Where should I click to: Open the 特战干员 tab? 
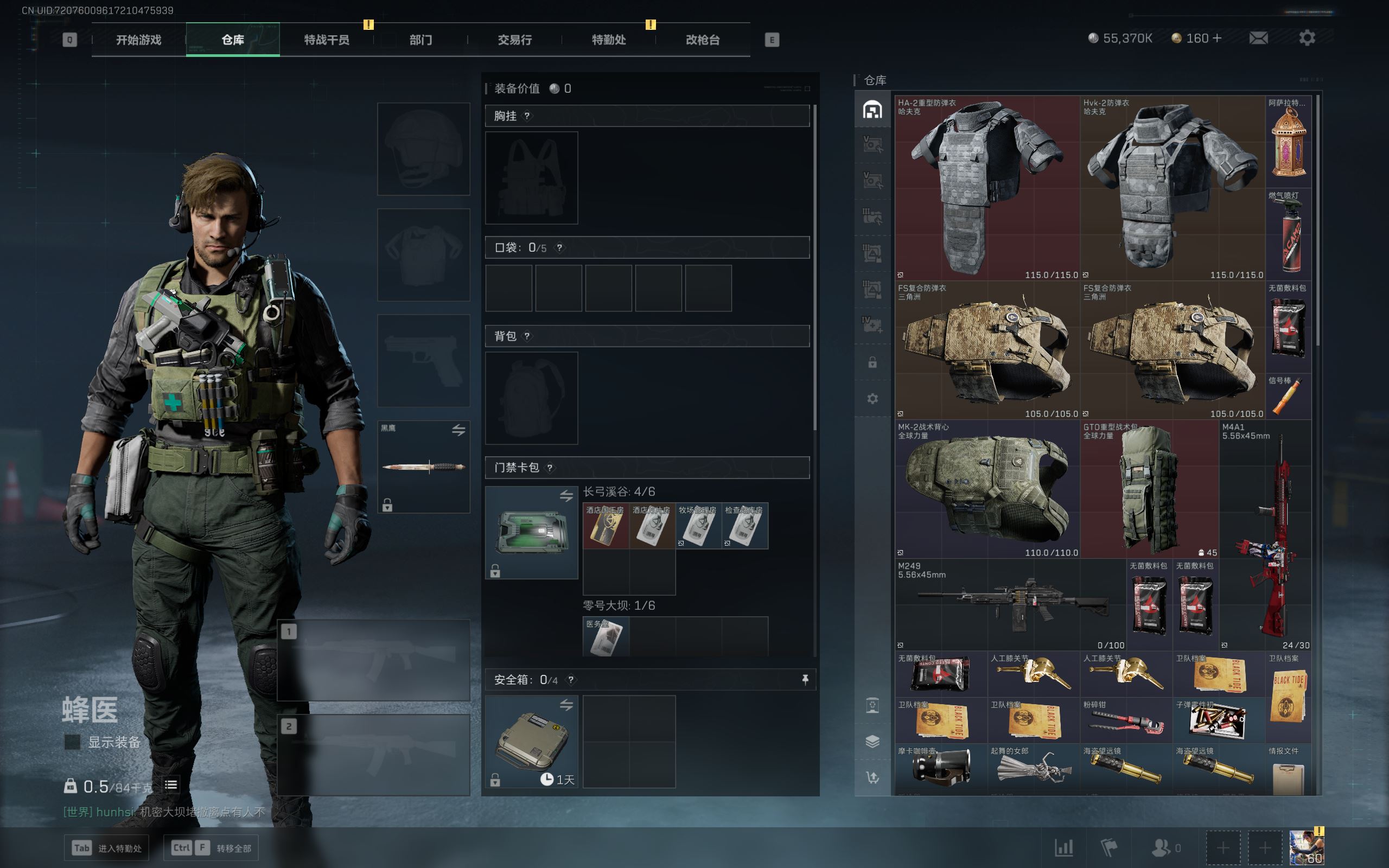326,40
